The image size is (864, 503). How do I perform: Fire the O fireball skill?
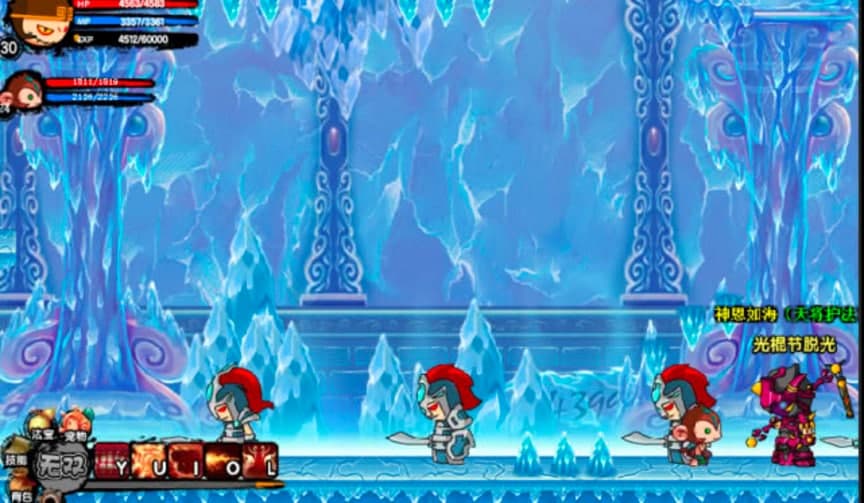[223, 461]
